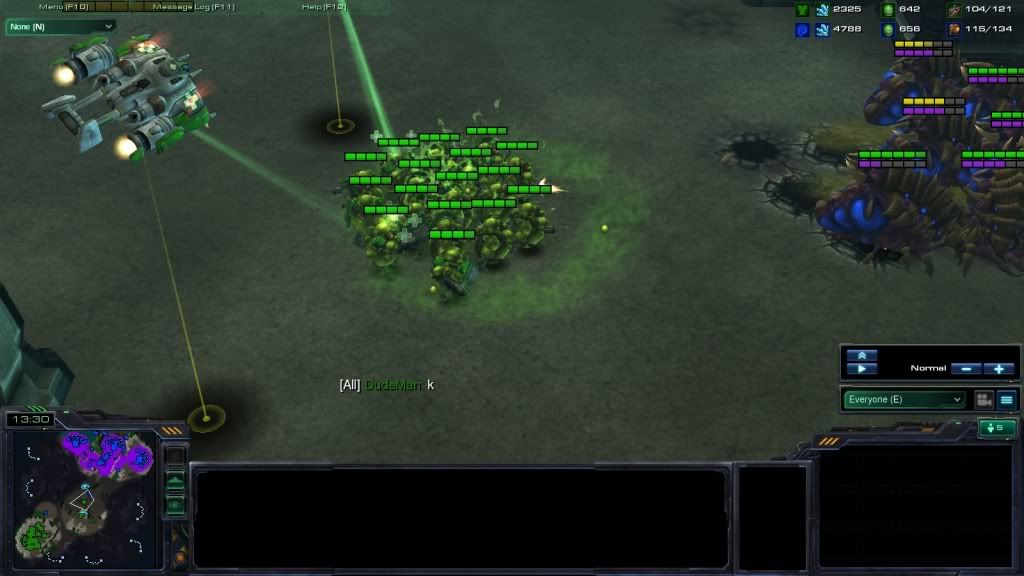Open the Menu (F10) button
1024x576 pixels.
(64, 7)
